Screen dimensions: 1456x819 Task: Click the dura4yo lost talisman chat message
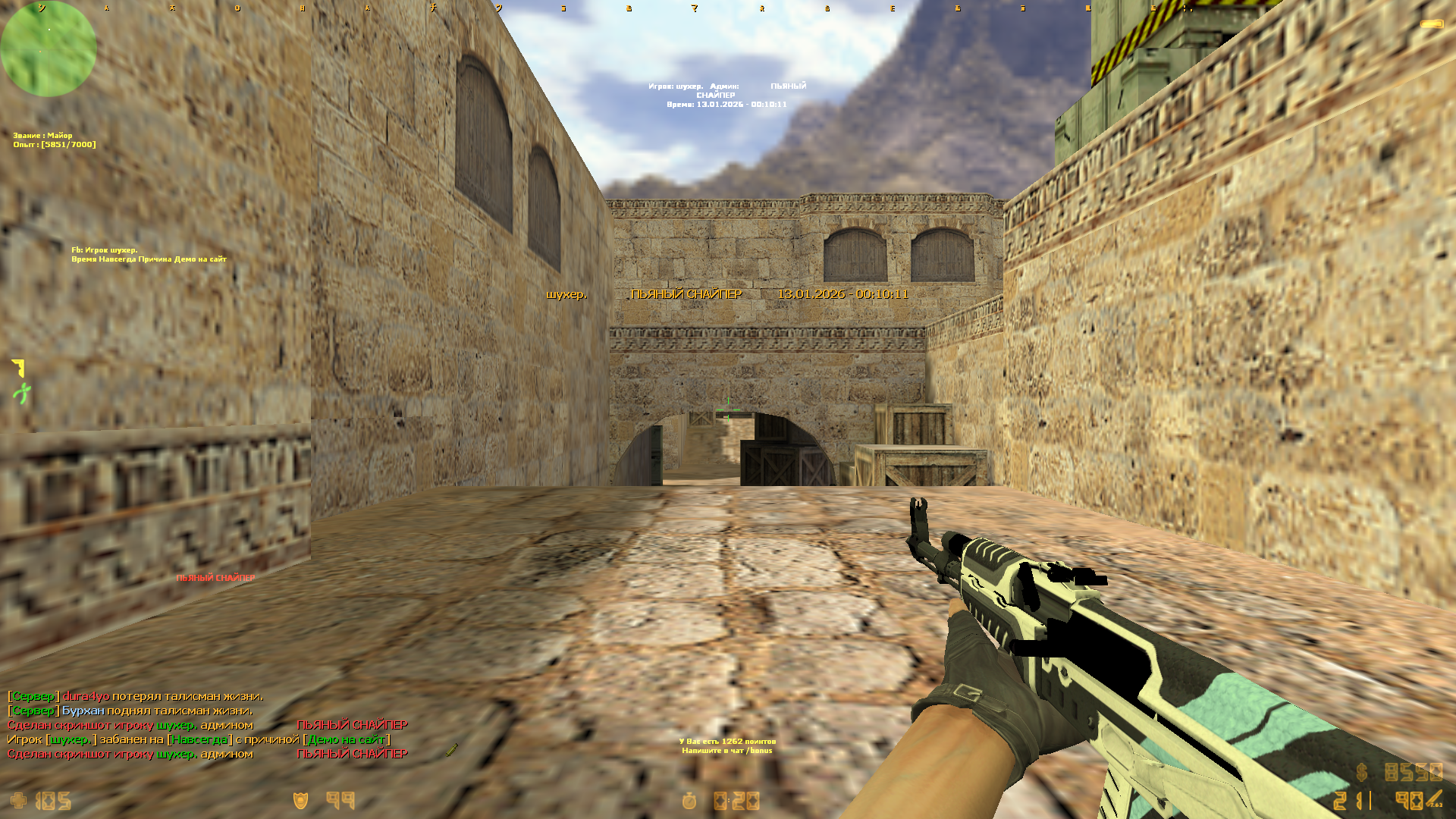point(136,696)
